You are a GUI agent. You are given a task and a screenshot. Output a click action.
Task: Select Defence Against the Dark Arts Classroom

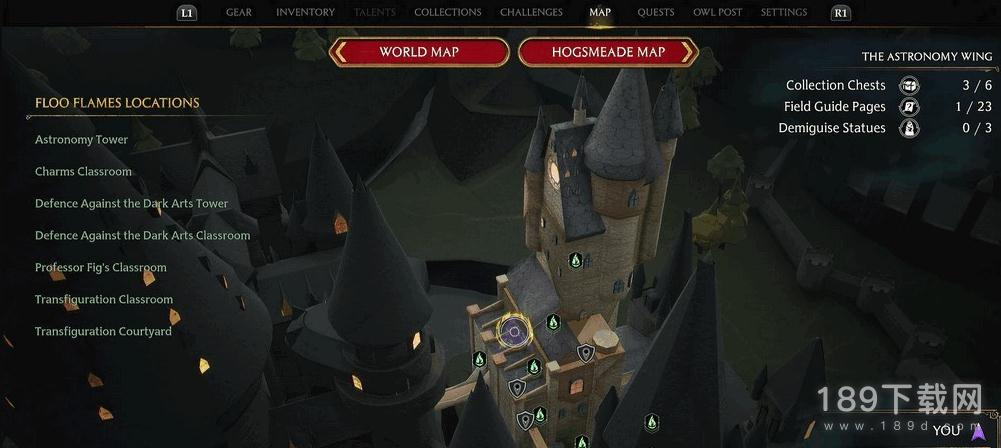(143, 236)
